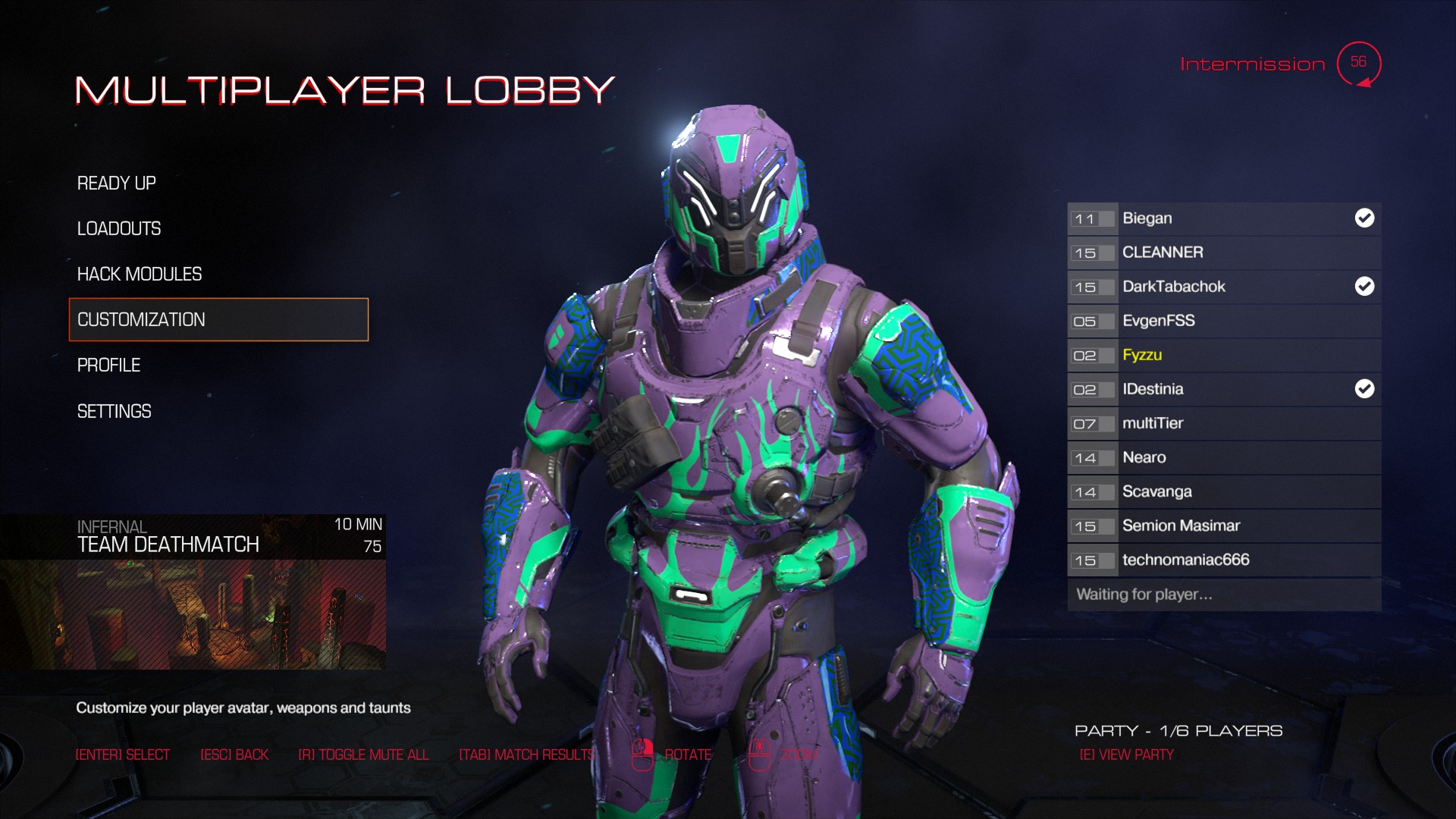Click the DarkTabachok player row
Image resolution: width=1456 pixels, height=819 pixels.
tap(1223, 287)
